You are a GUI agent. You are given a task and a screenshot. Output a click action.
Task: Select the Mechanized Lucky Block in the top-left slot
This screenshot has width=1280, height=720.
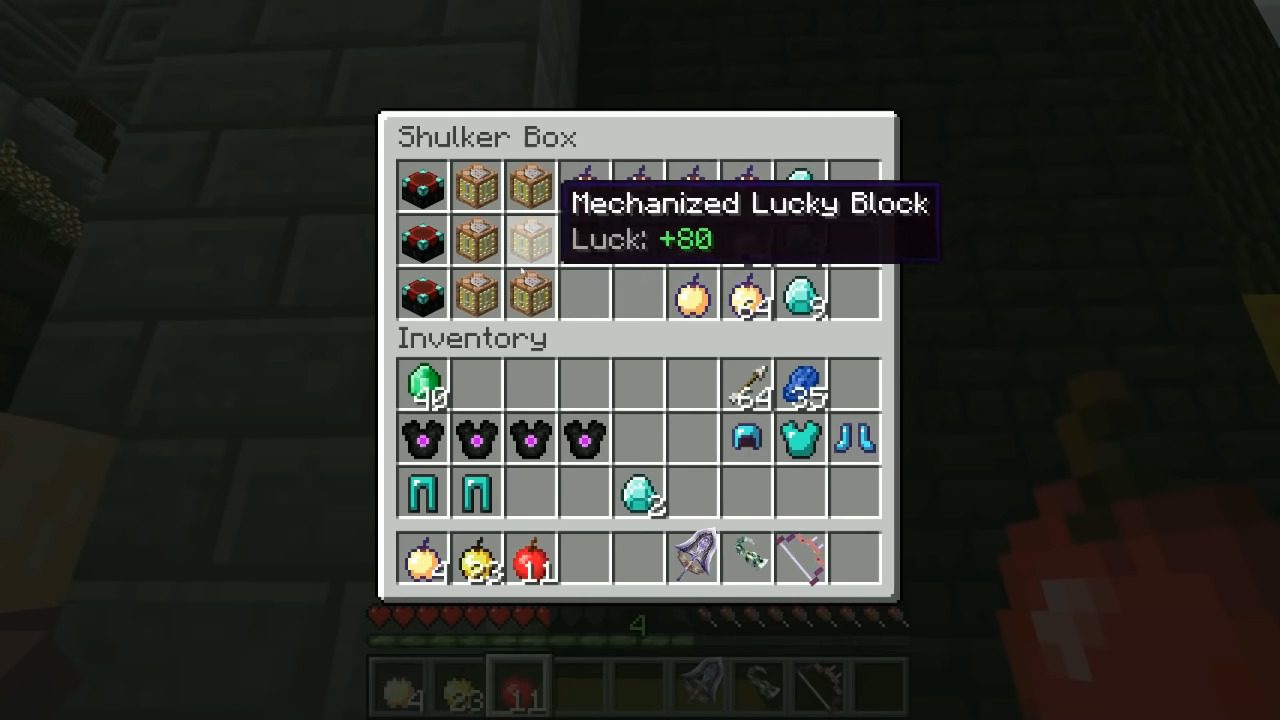tap(422, 188)
